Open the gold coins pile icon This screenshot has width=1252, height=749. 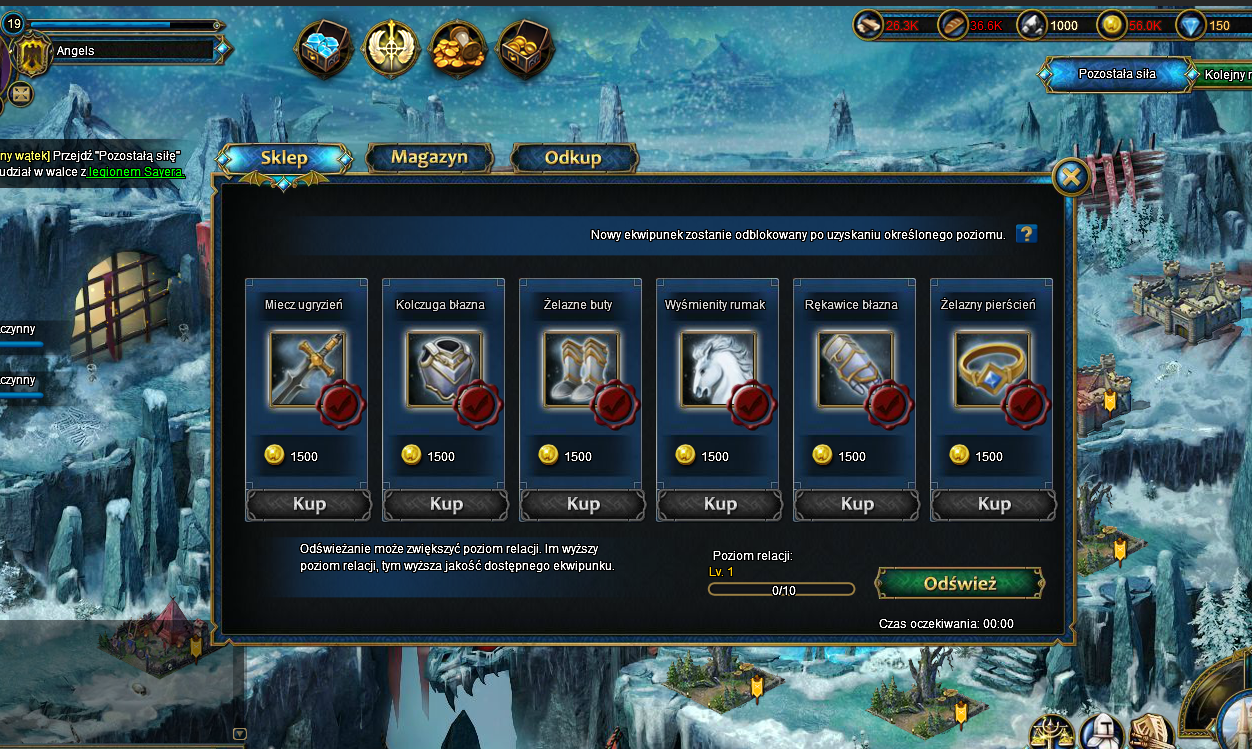tap(459, 48)
